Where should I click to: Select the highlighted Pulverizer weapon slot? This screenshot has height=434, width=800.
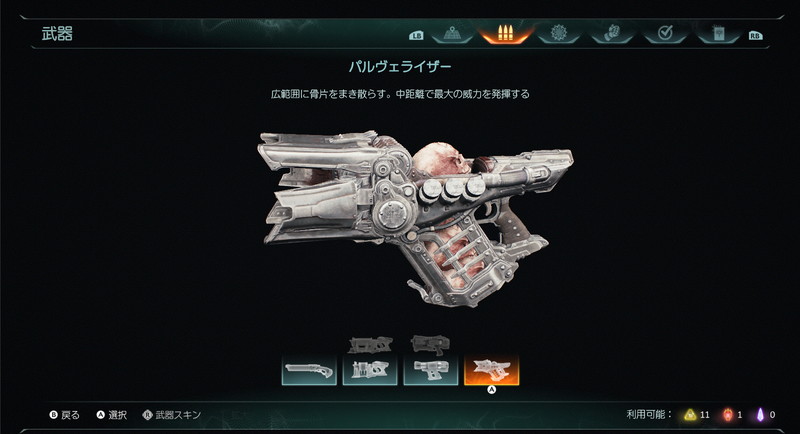[491, 370]
